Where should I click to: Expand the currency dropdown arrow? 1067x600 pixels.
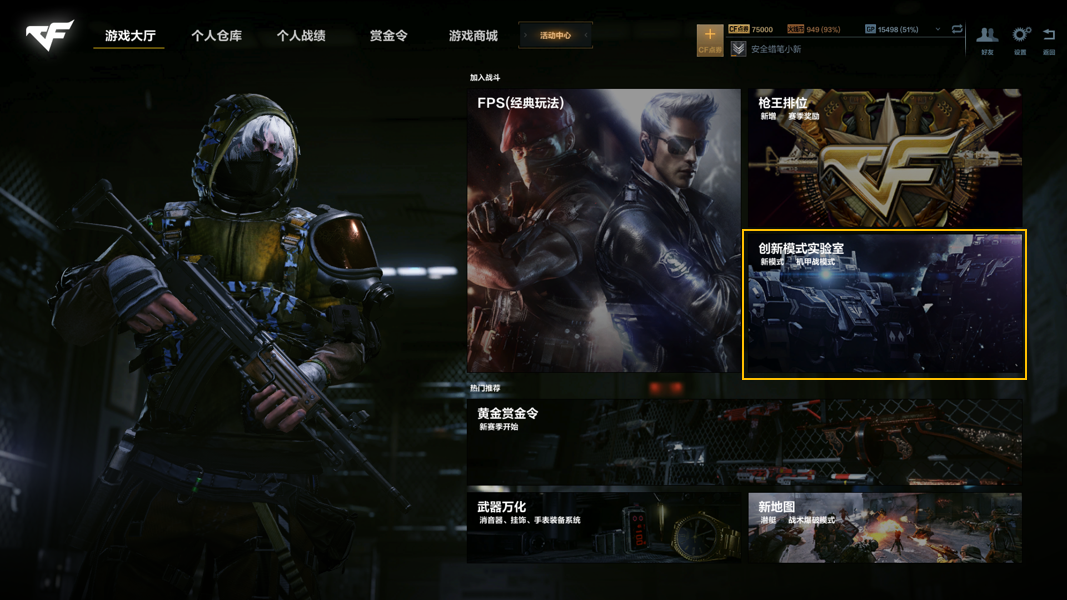coord(937,30)
